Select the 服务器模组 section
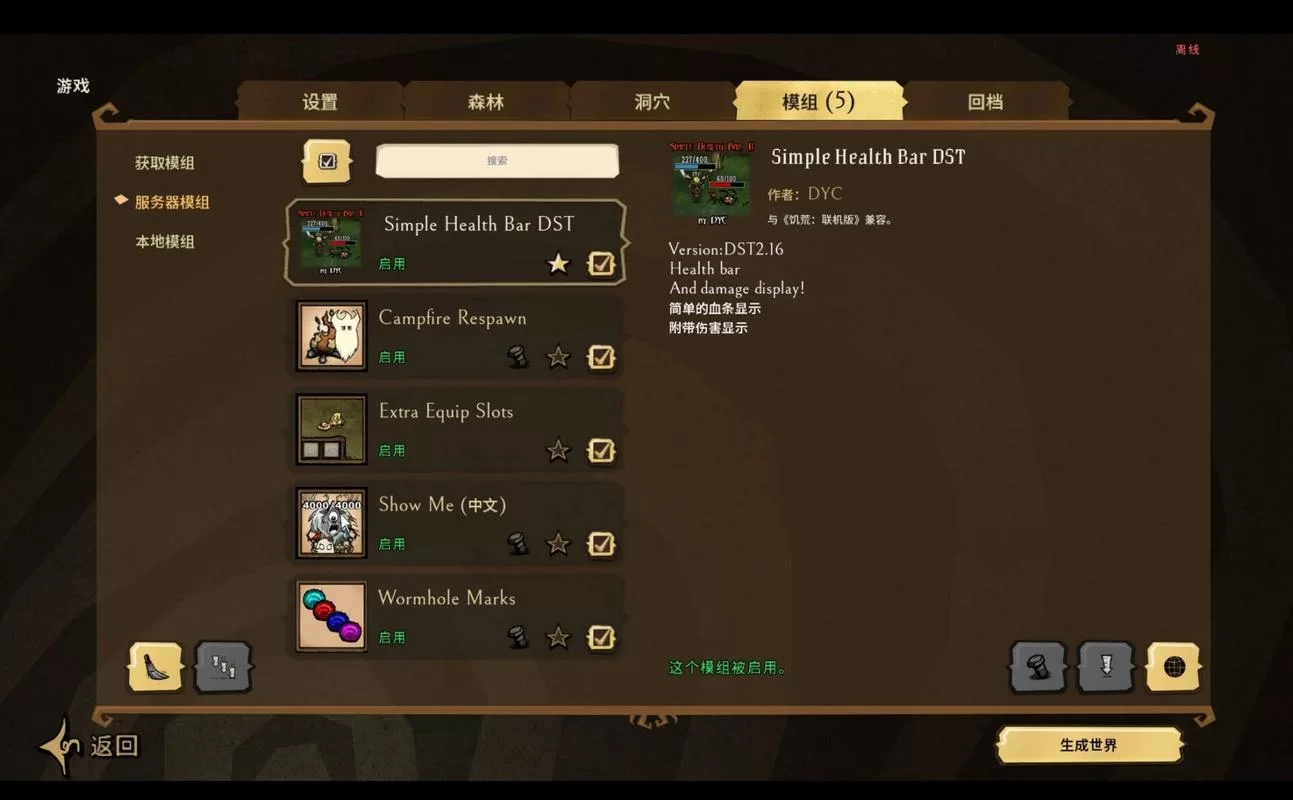The height and width of the screenshot is (800, 1293). (x=172, y=202)
